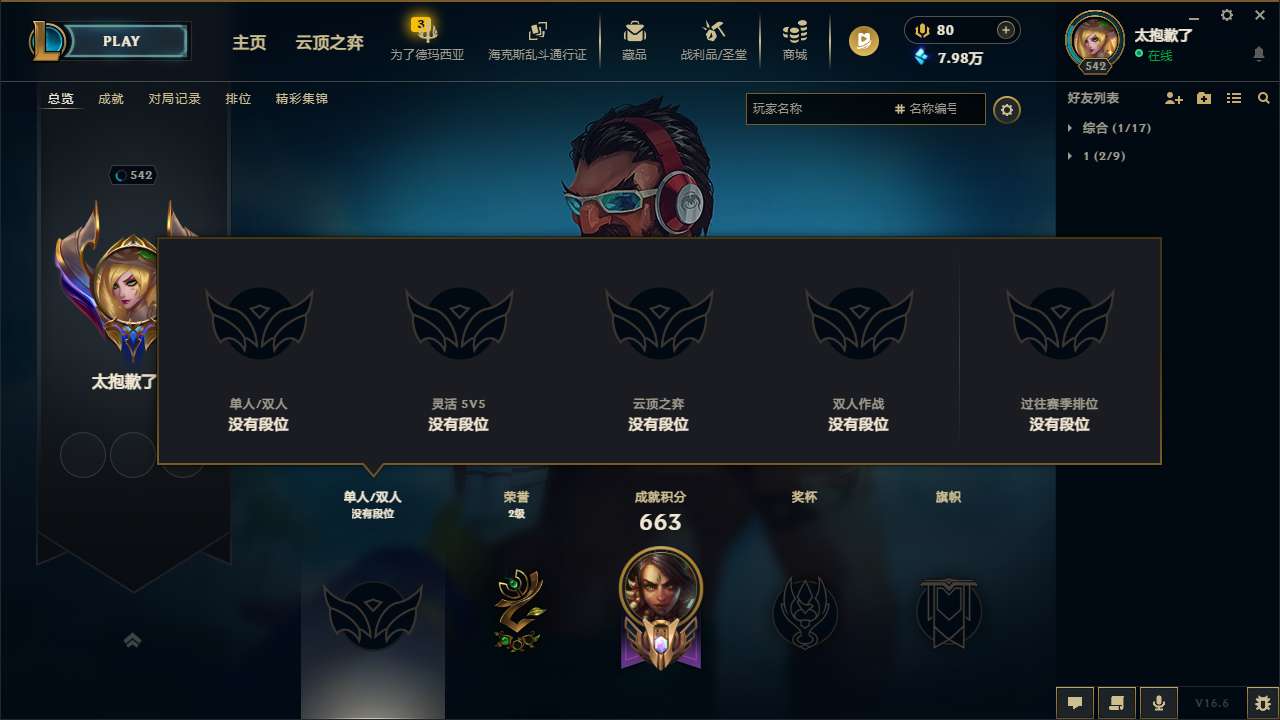The height and width of the screenshot is (720, 1280).
Task: Open the 云顶之弈 menu item
Action: (327, 43)
